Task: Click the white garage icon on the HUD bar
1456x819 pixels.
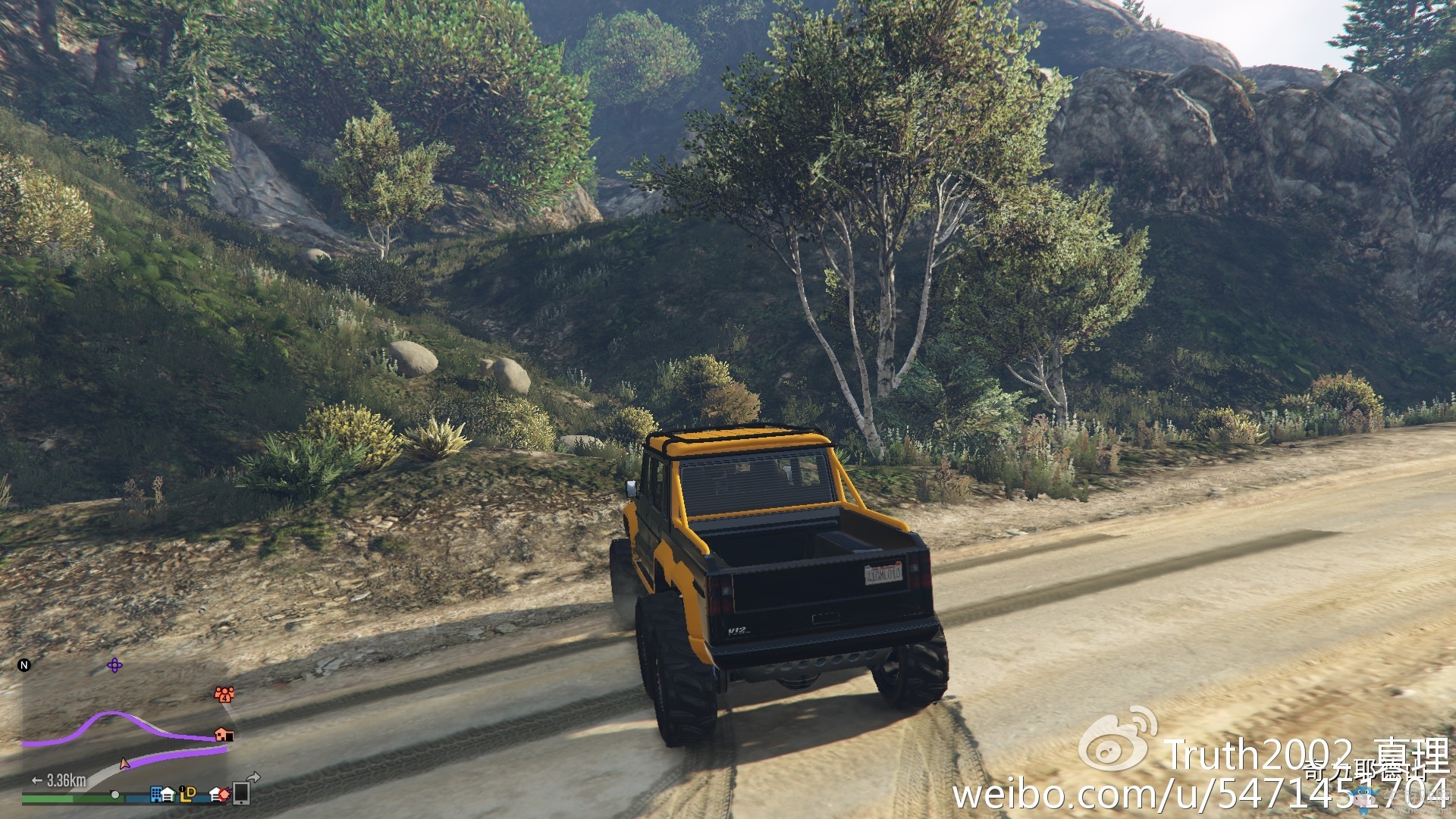Action: (x=168, y=795)
